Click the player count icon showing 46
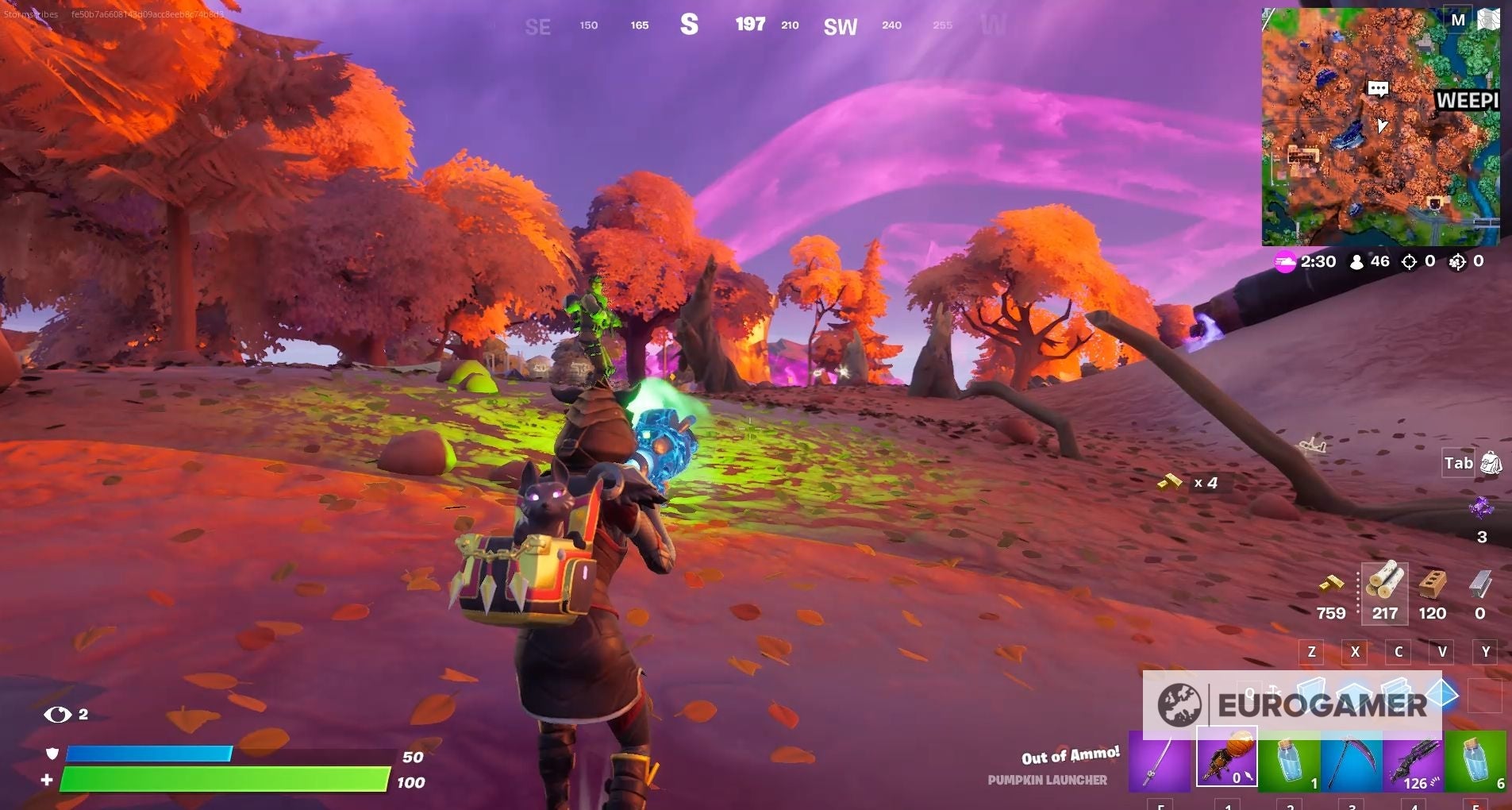This screenshot has width=1512, height=810. click(x=1367, y=262)
